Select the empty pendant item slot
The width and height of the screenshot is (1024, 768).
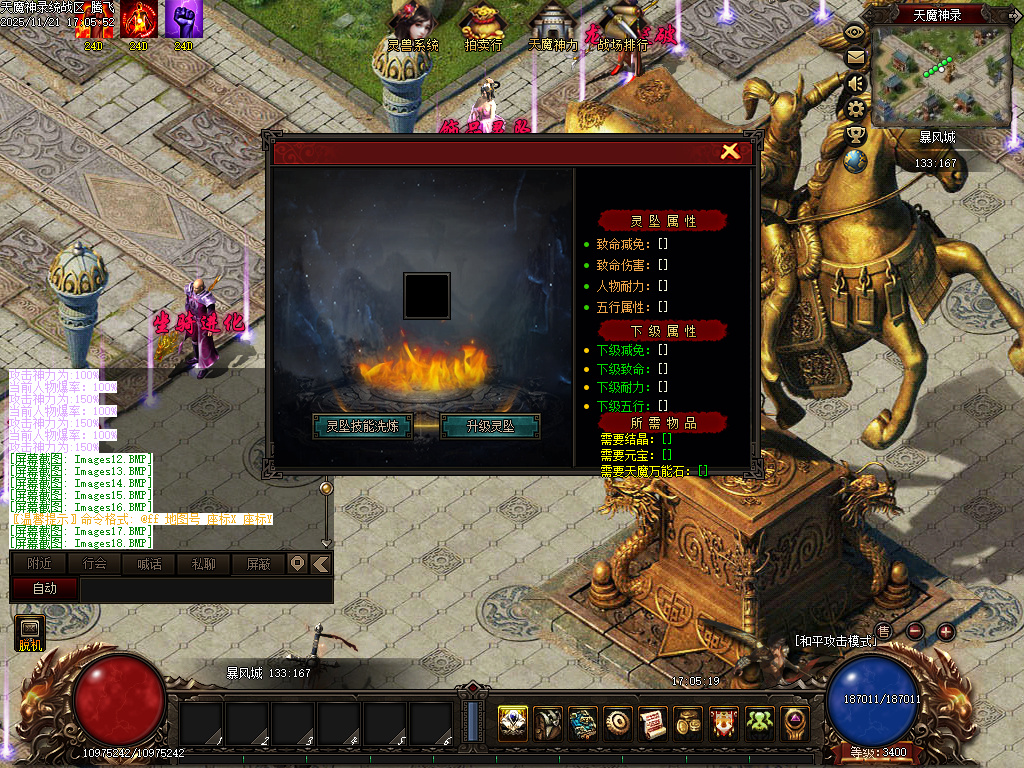427,296
